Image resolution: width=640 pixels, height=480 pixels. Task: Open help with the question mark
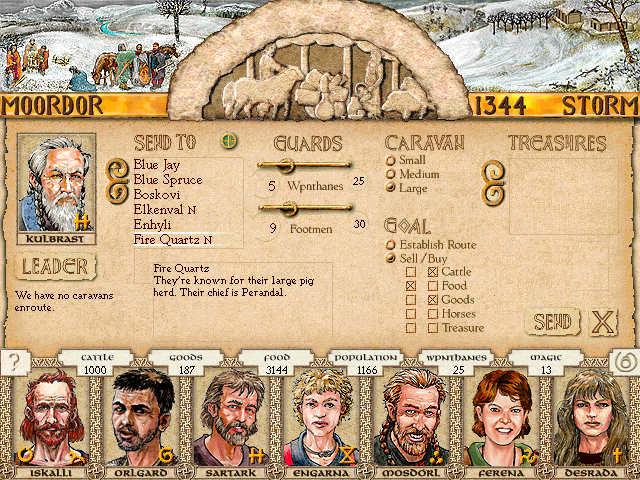pos(14,363)
